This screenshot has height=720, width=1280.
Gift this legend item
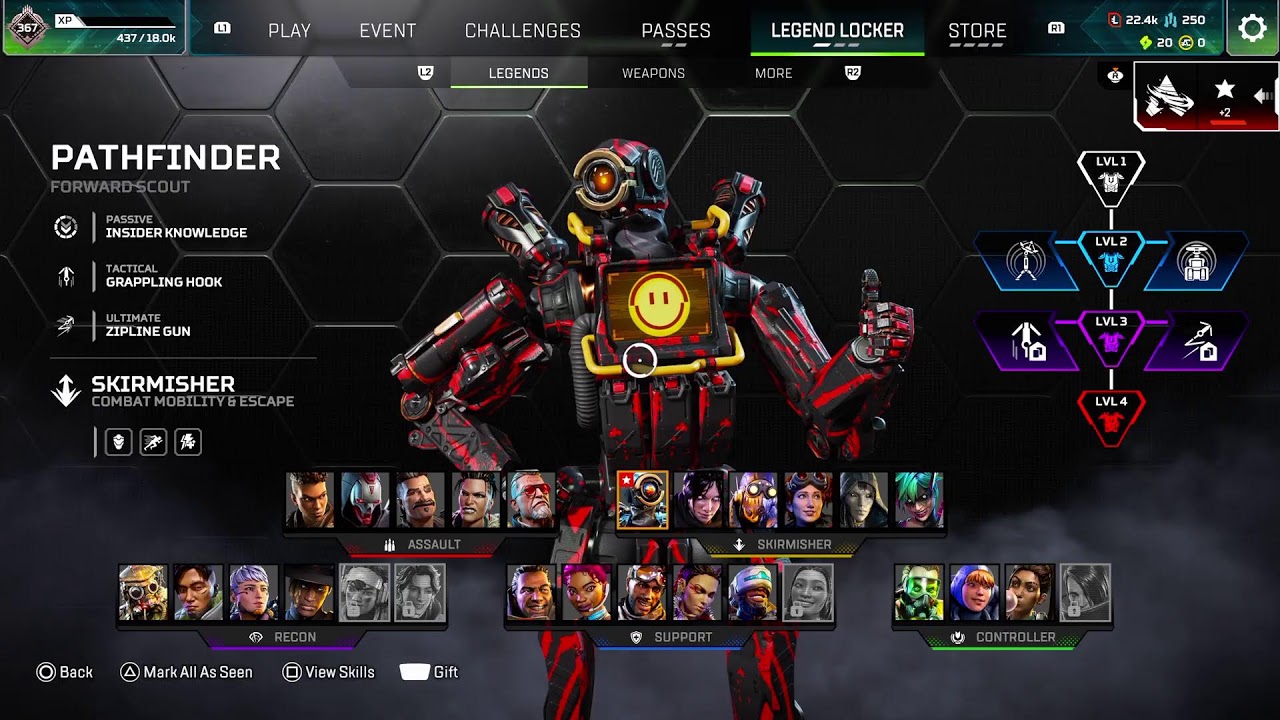(x=429, y=672)
